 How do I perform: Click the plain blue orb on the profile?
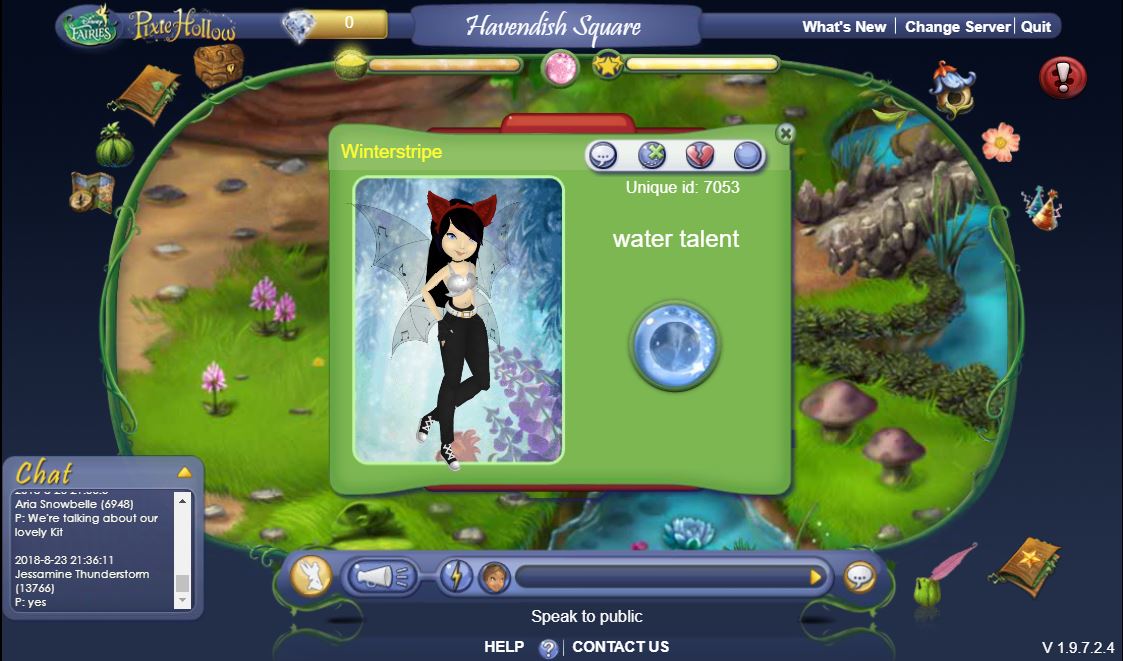pos(748,155)
